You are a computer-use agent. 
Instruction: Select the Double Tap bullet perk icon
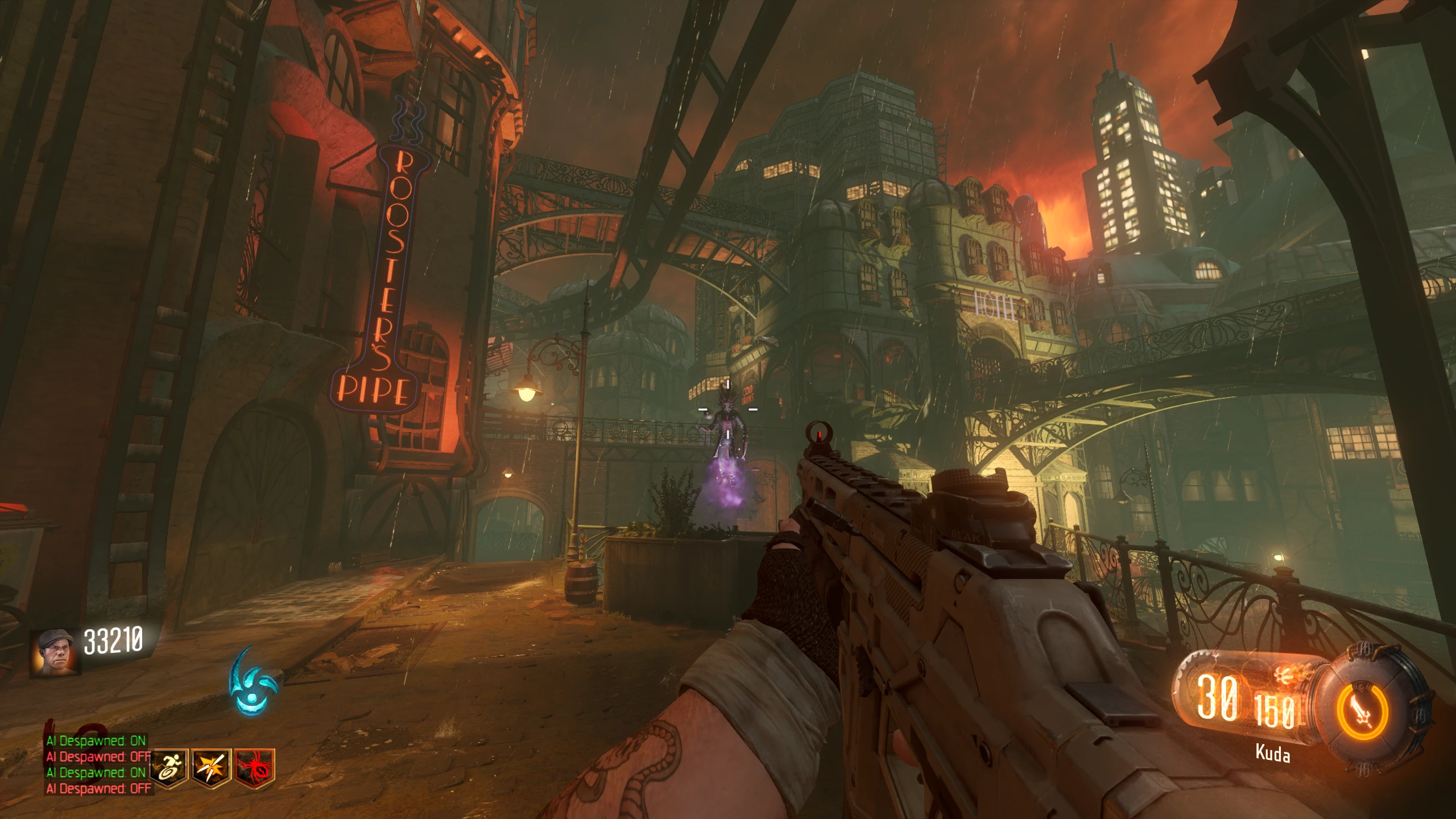[x=212, y=768]
